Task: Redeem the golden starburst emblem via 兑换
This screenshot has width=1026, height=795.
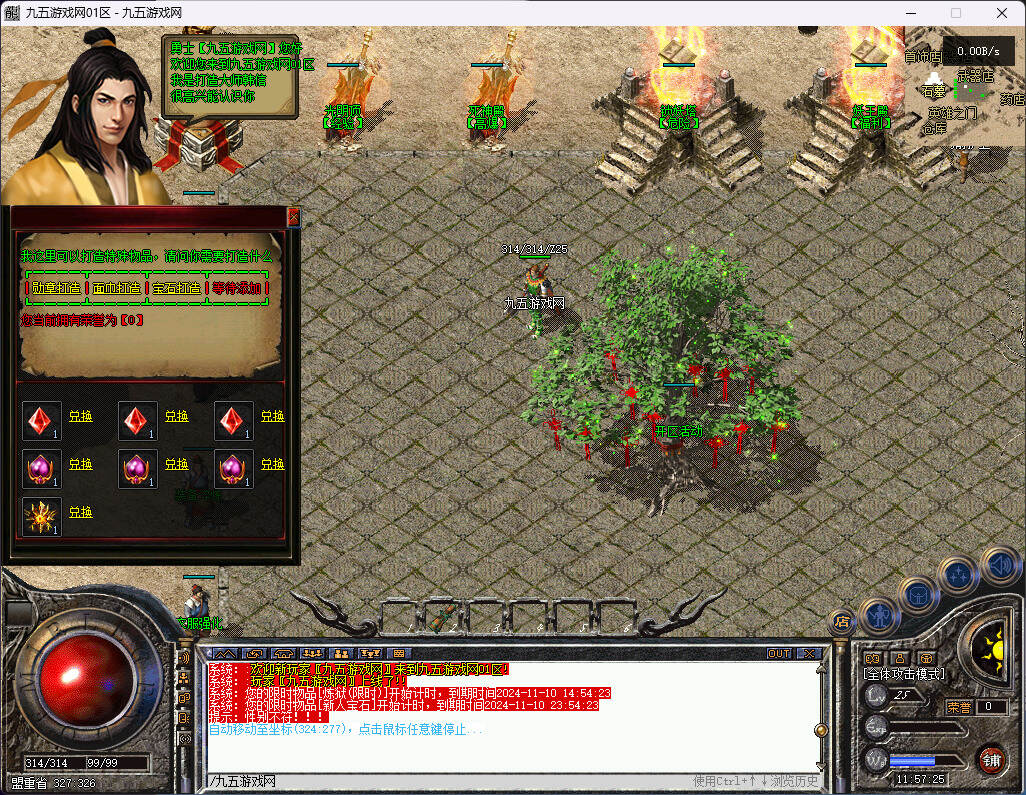Action: [80, 512]
